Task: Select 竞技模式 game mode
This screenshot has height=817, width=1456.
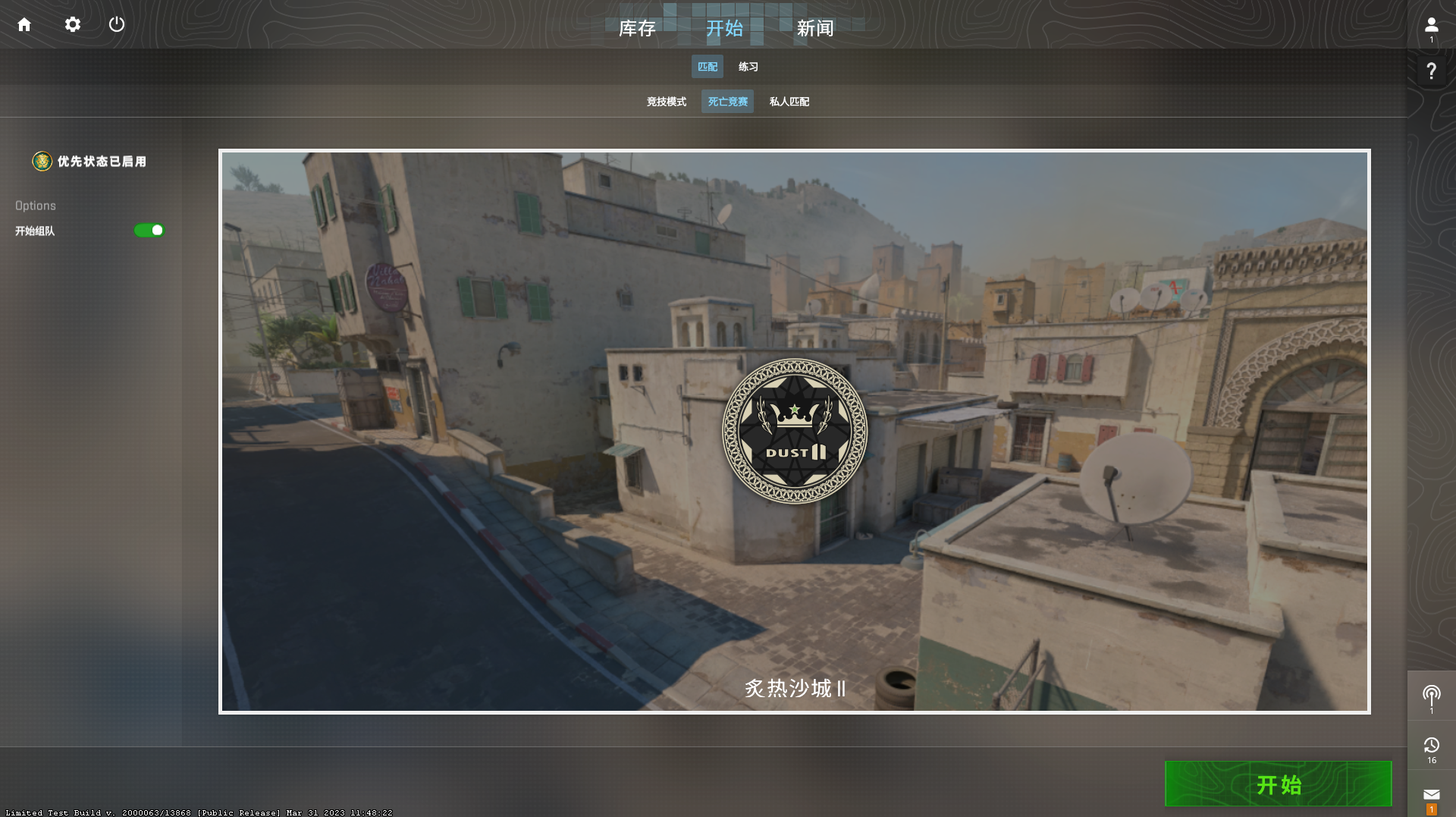Action: click(x=666, y=101)
